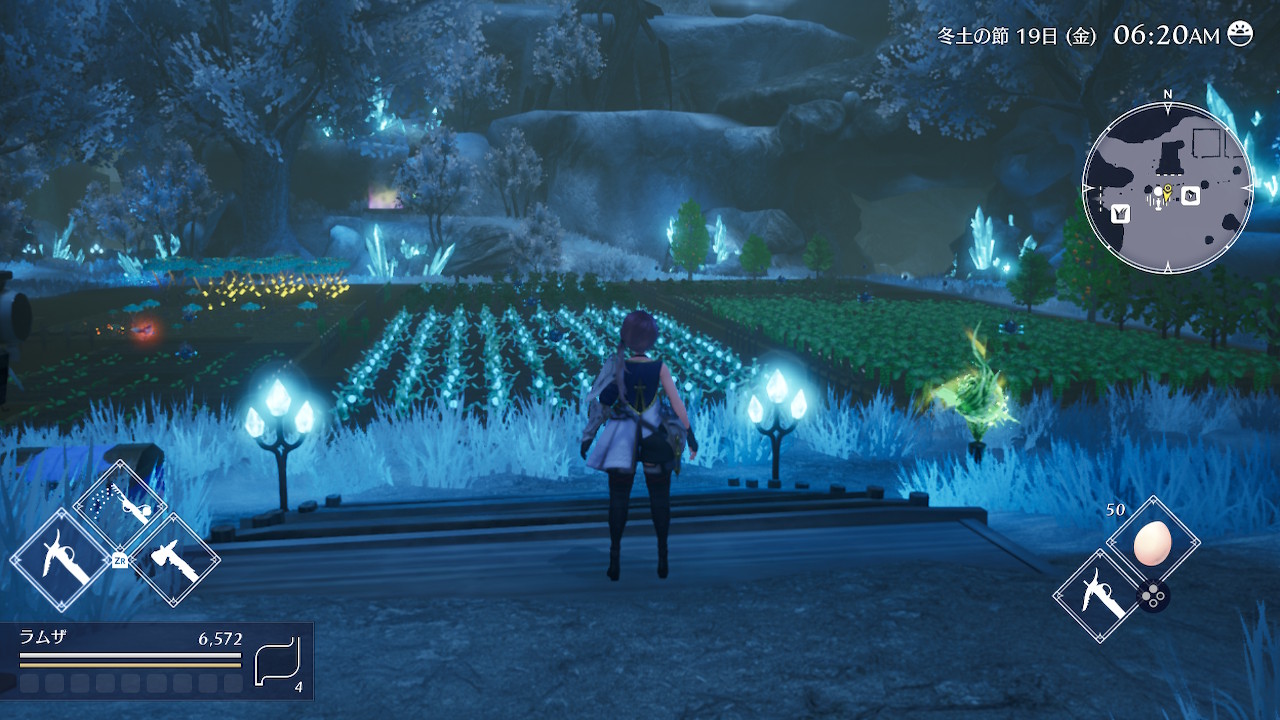
Task: Select the large pickaxe in the tool wheel
Action: (61, 561)
